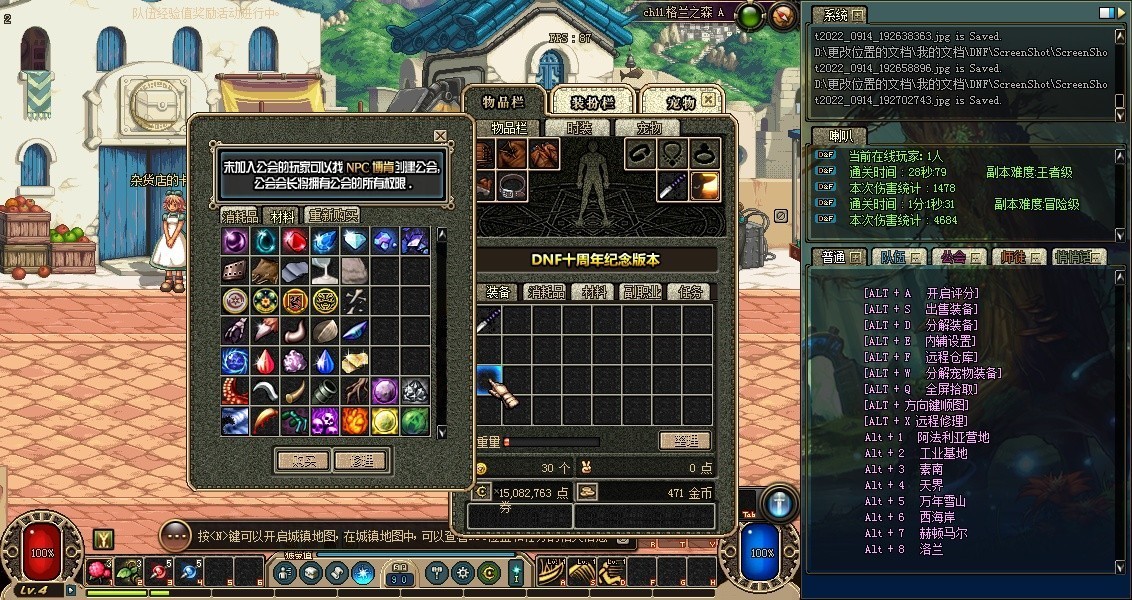
Task: Select the equipped ring slot
Action: pos(640,153)
